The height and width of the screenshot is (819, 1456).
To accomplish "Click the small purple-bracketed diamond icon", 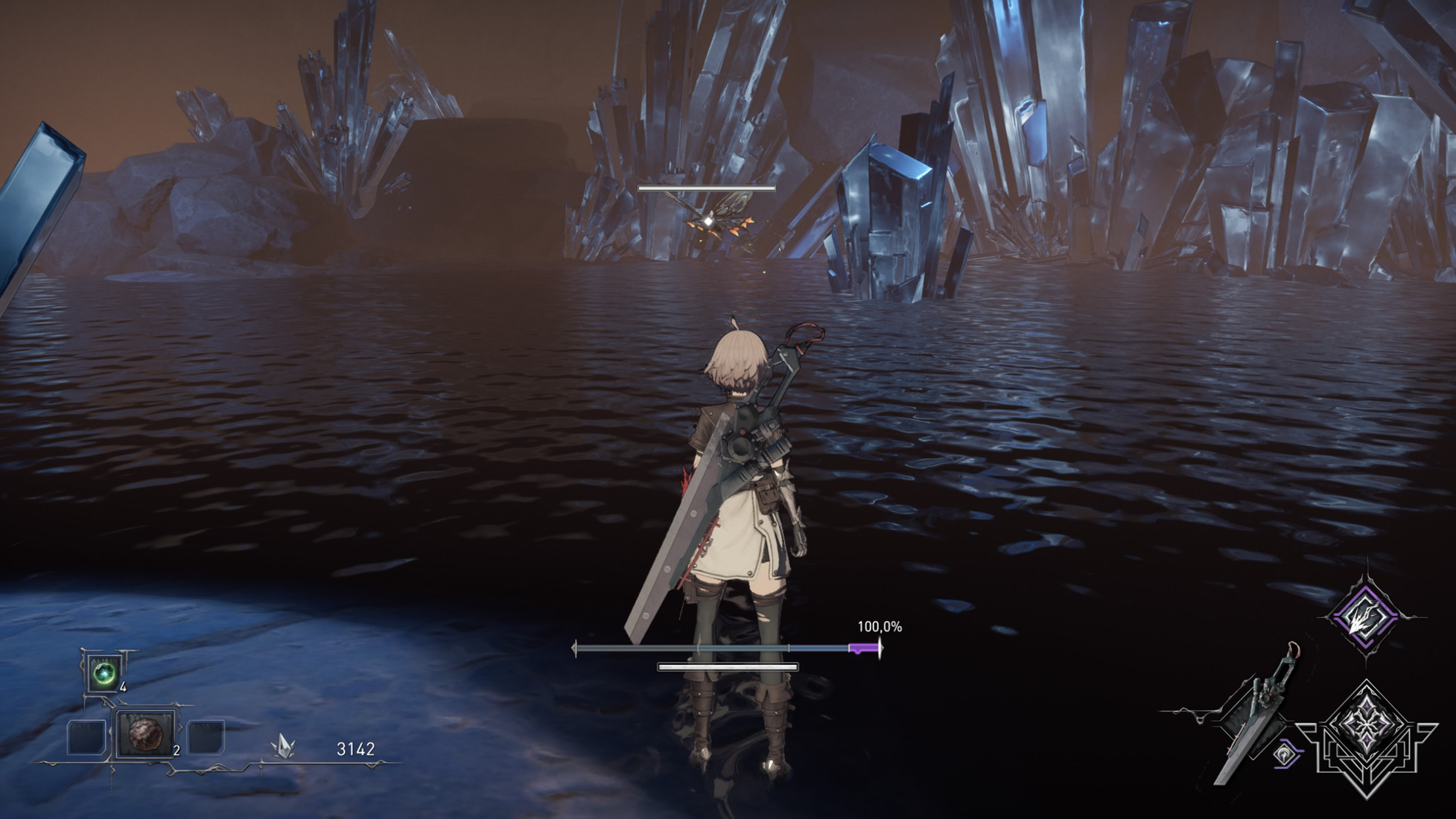I will tap(1285, 755).
